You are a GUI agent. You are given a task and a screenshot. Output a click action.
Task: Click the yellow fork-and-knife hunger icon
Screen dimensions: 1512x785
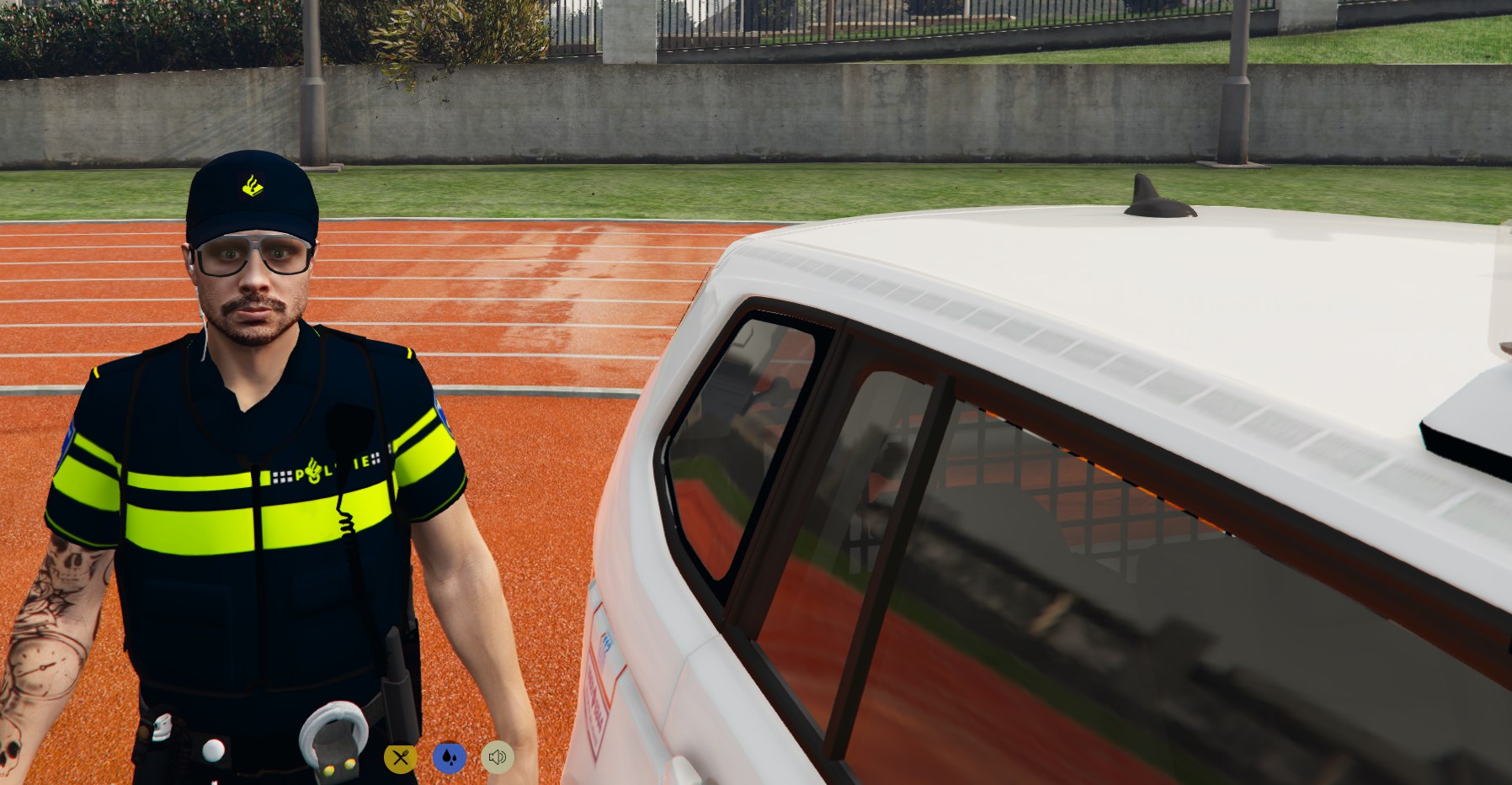tap(401, 758)
